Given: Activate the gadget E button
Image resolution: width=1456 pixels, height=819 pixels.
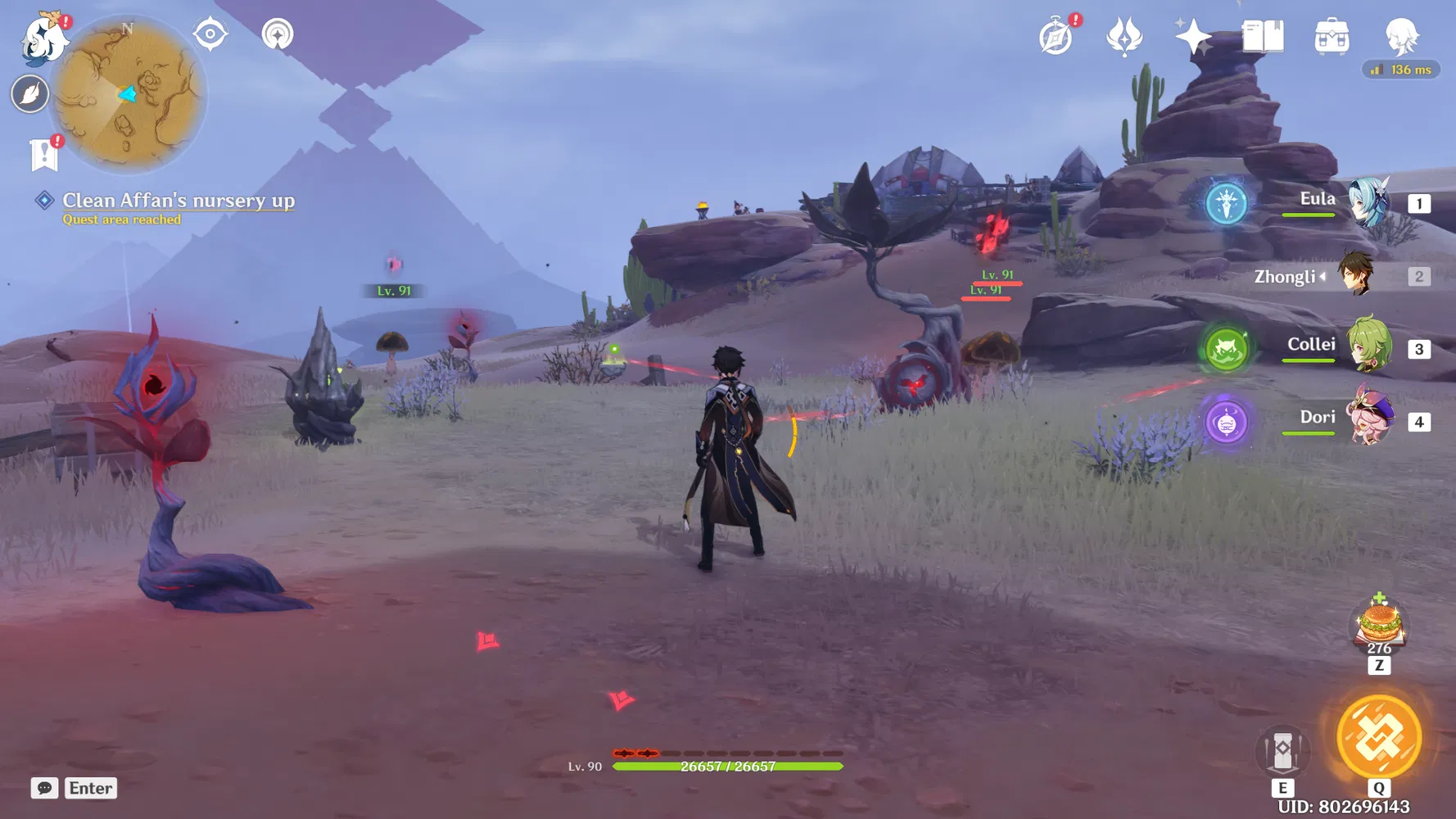Looking at the screenshot, I should click(x=1282, y=750).
